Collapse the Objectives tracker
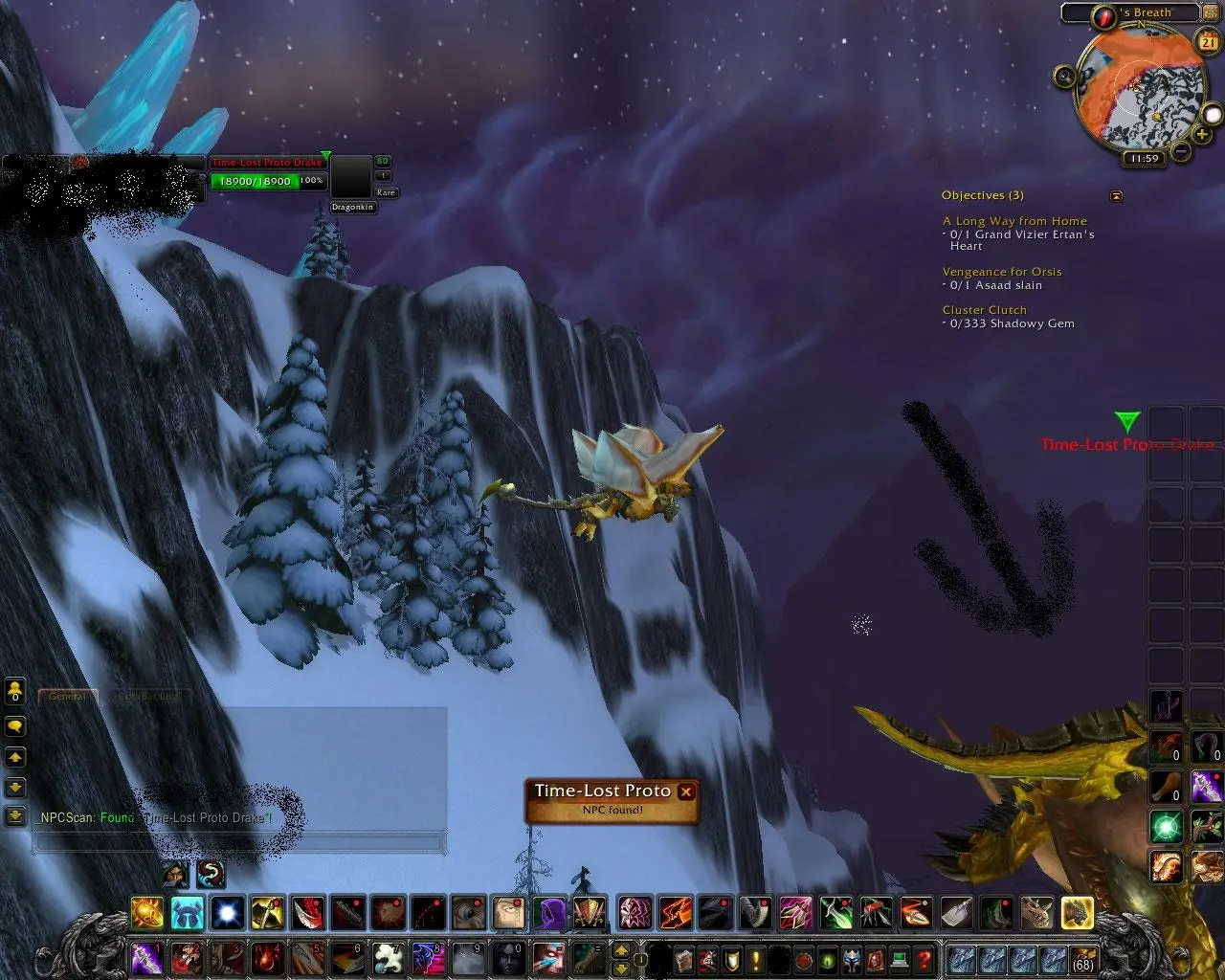1225x980 pixels. tap(1116, 196)
